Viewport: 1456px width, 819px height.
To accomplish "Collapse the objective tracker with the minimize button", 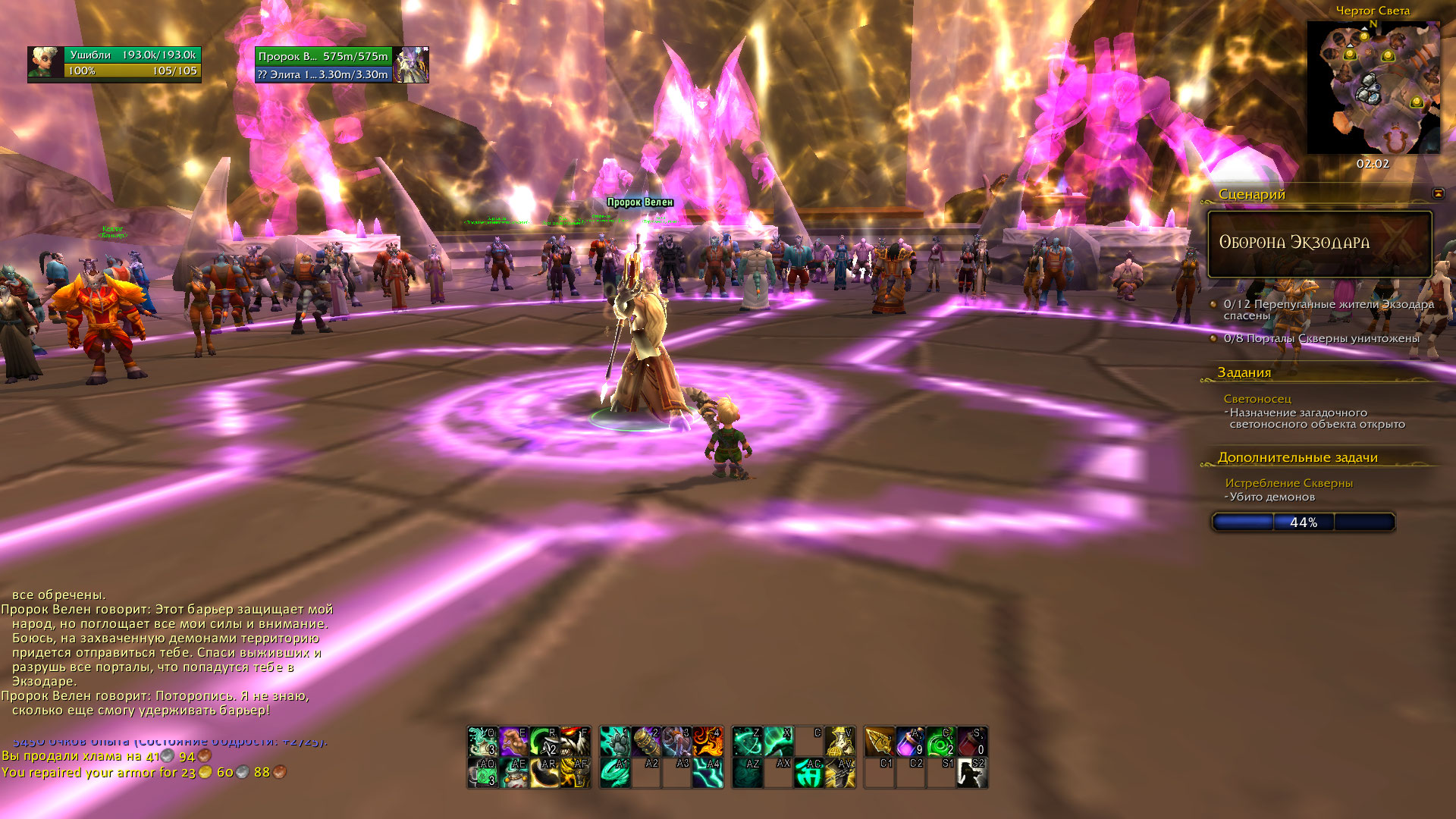I will coord(1438,193).
